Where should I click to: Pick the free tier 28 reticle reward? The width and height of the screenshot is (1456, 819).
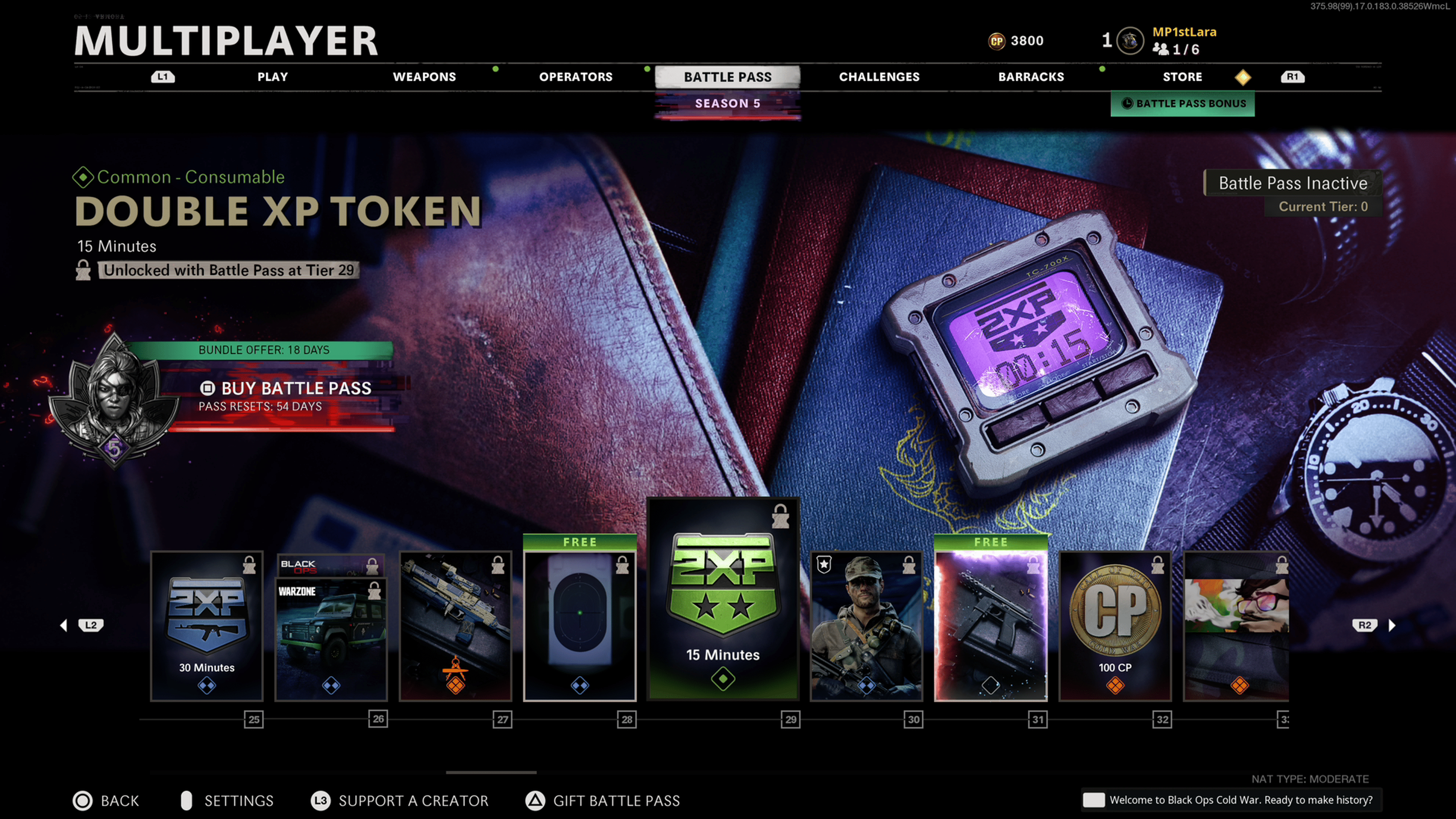coord(580,626)
